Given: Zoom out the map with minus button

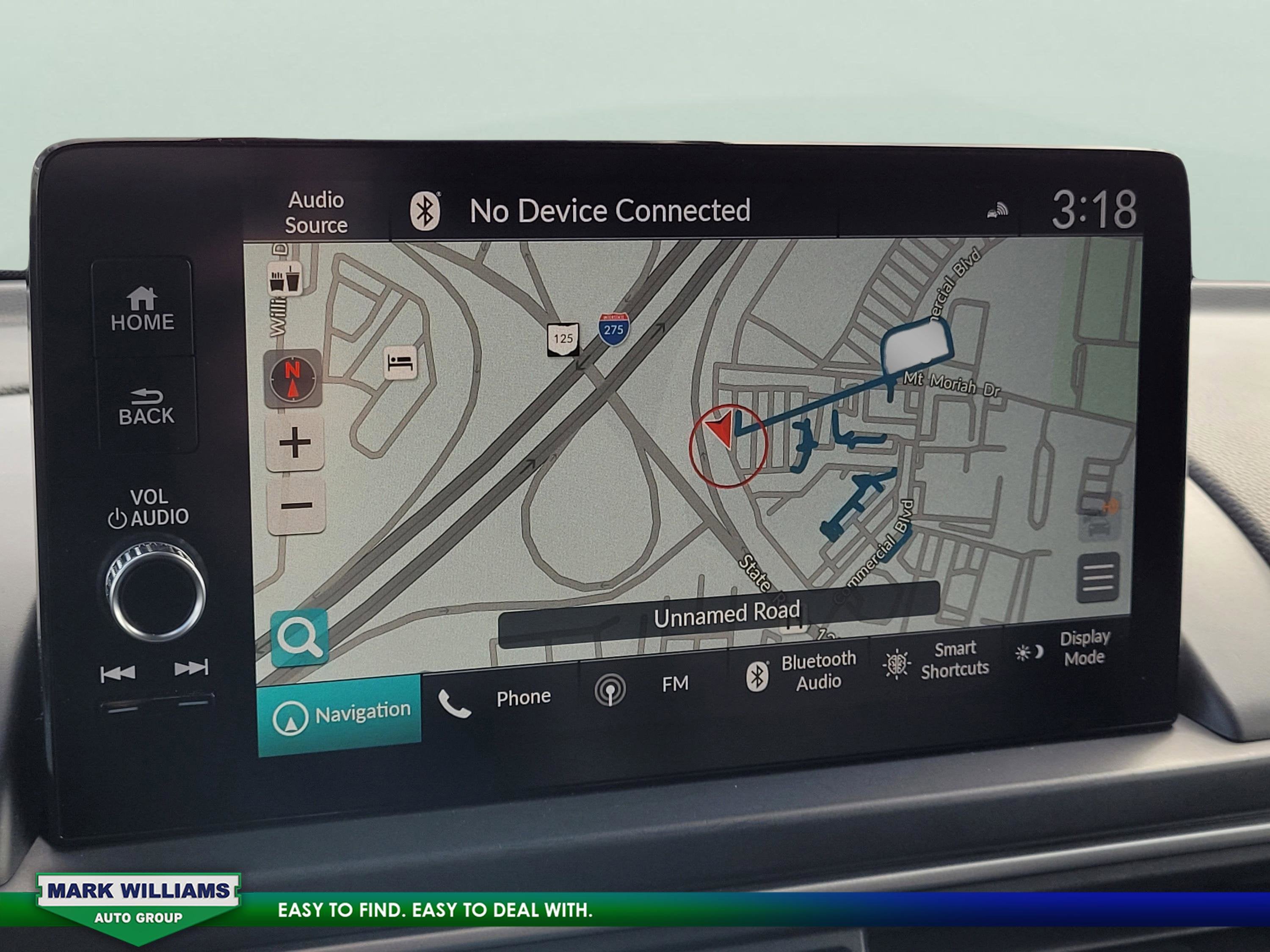Looking at the screenshot, I should (x=296, y=506).
